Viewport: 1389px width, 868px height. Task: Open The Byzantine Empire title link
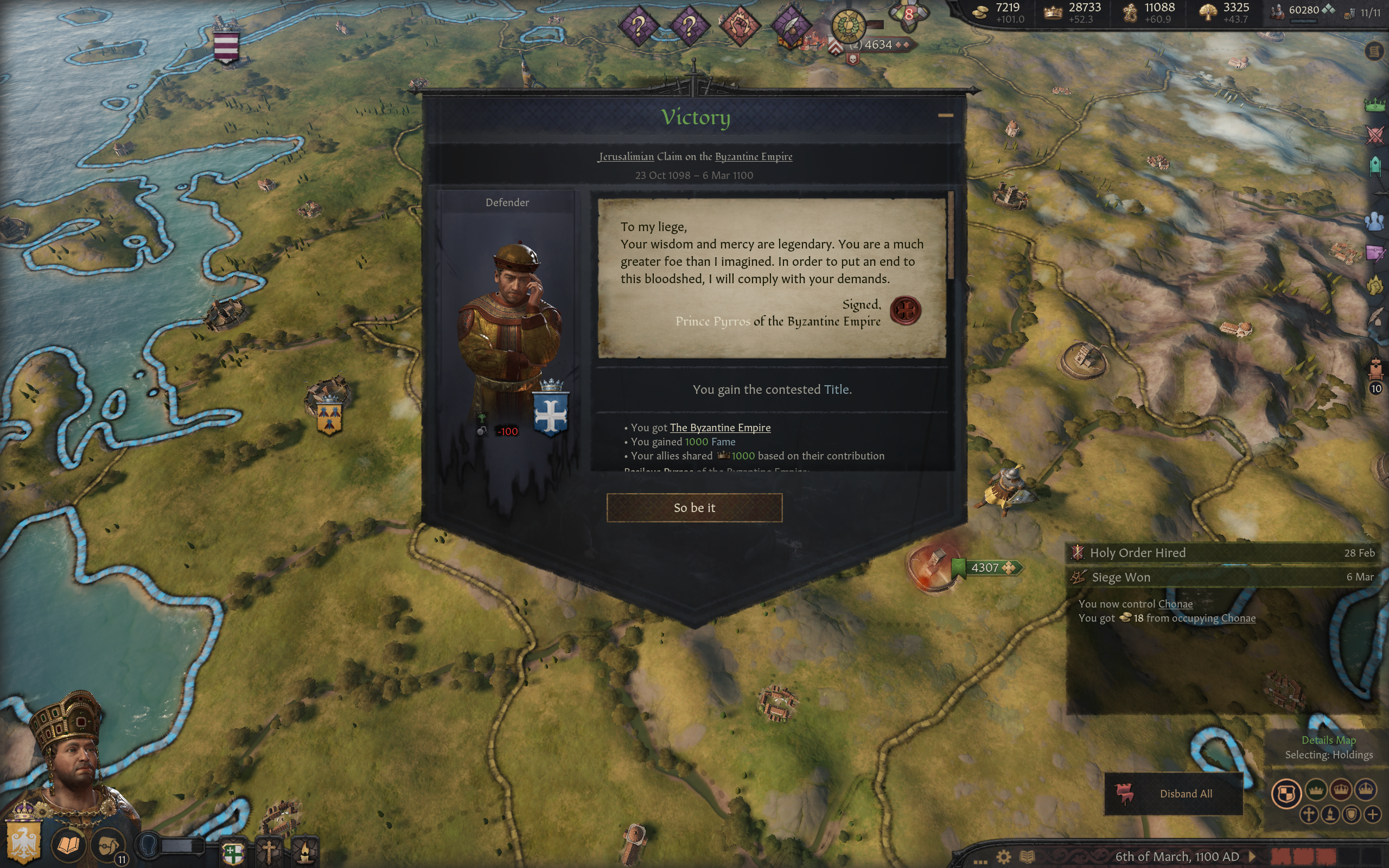click(x=720, y=427)
